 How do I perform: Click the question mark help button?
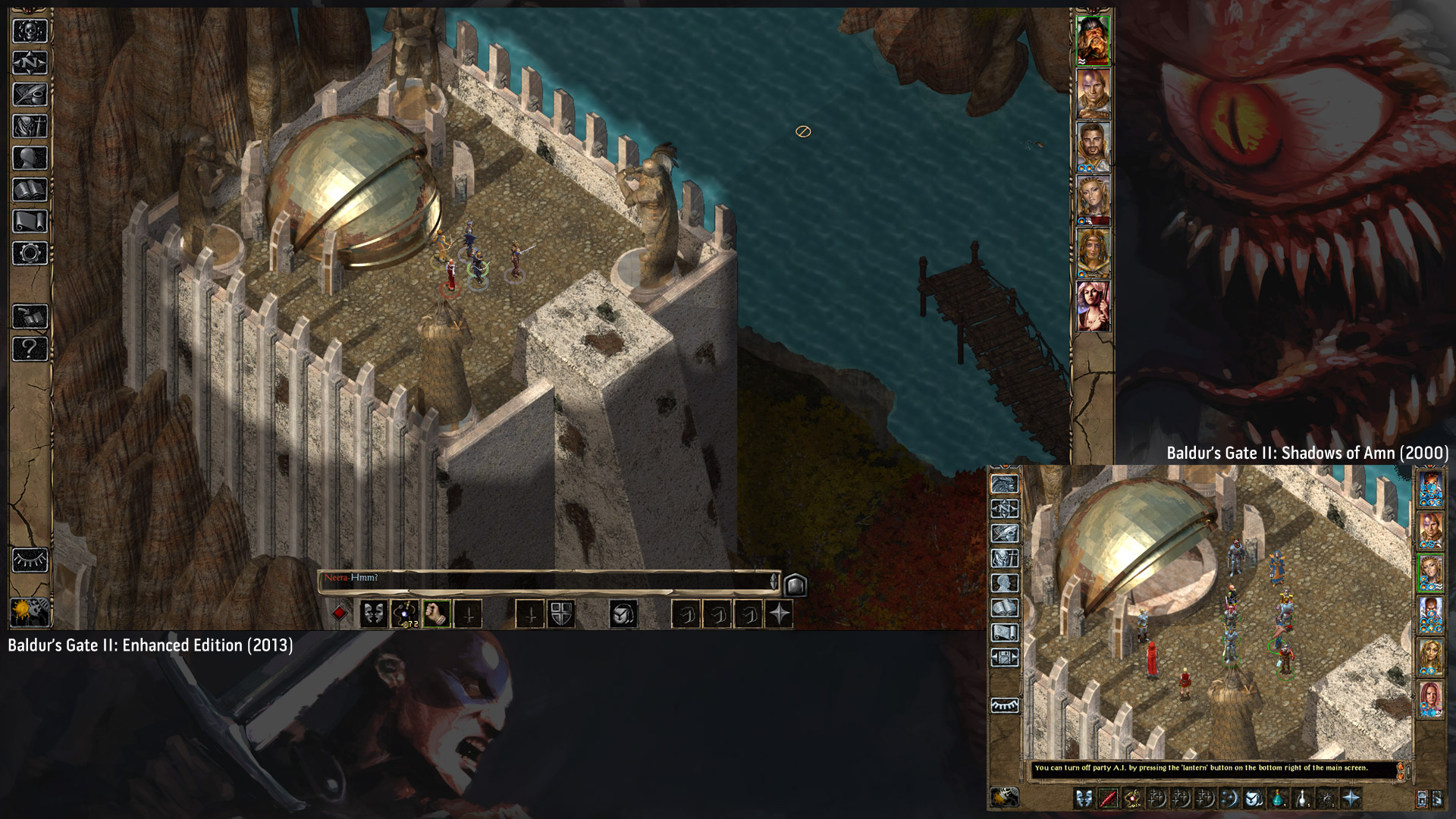click(30, 349)
